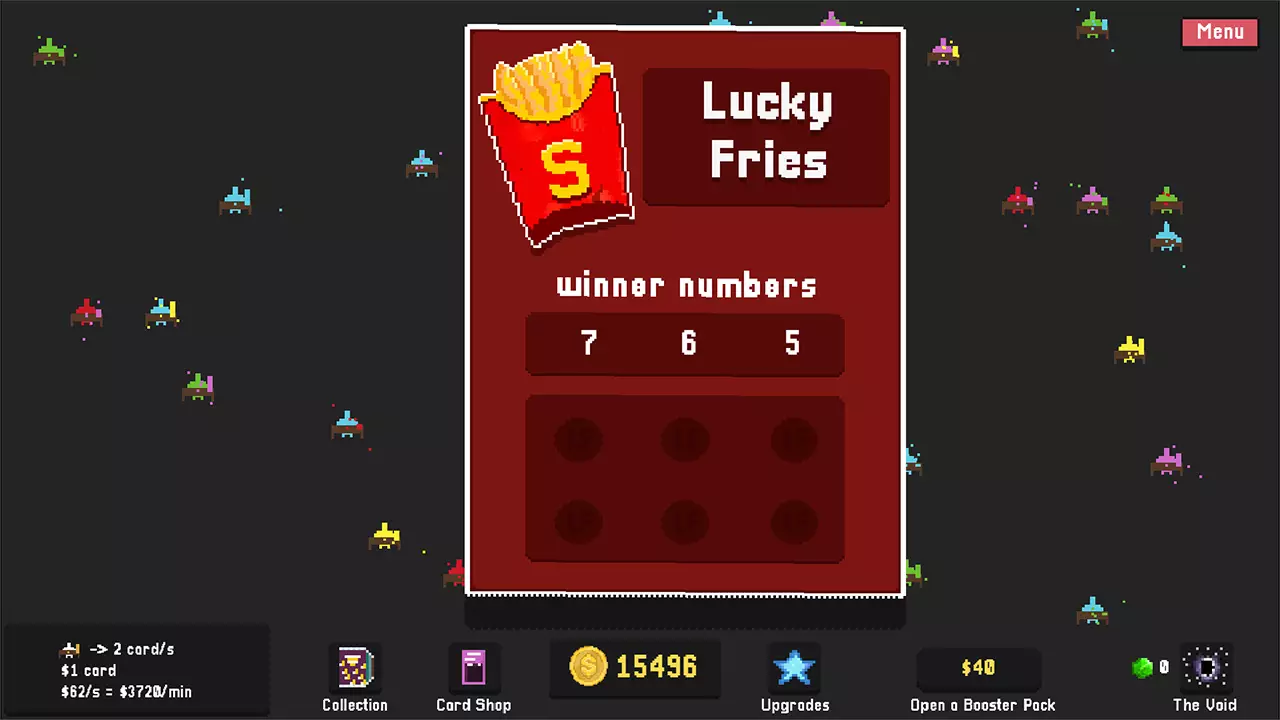The height and width of the screenshot is (720, 1280).
Task: Click winner number 7
Action: coord(588,344)
